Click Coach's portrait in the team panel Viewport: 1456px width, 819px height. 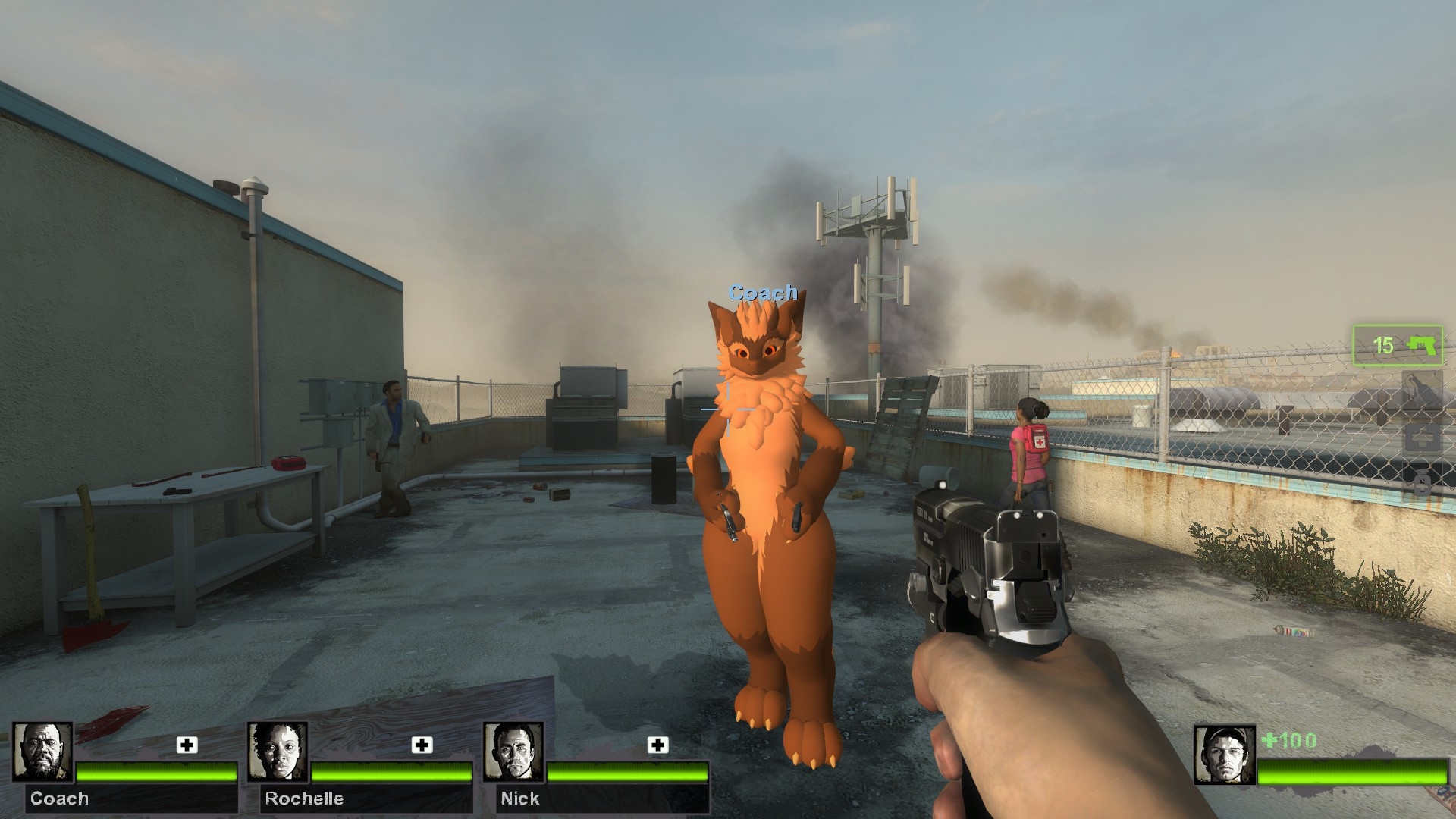43,752
